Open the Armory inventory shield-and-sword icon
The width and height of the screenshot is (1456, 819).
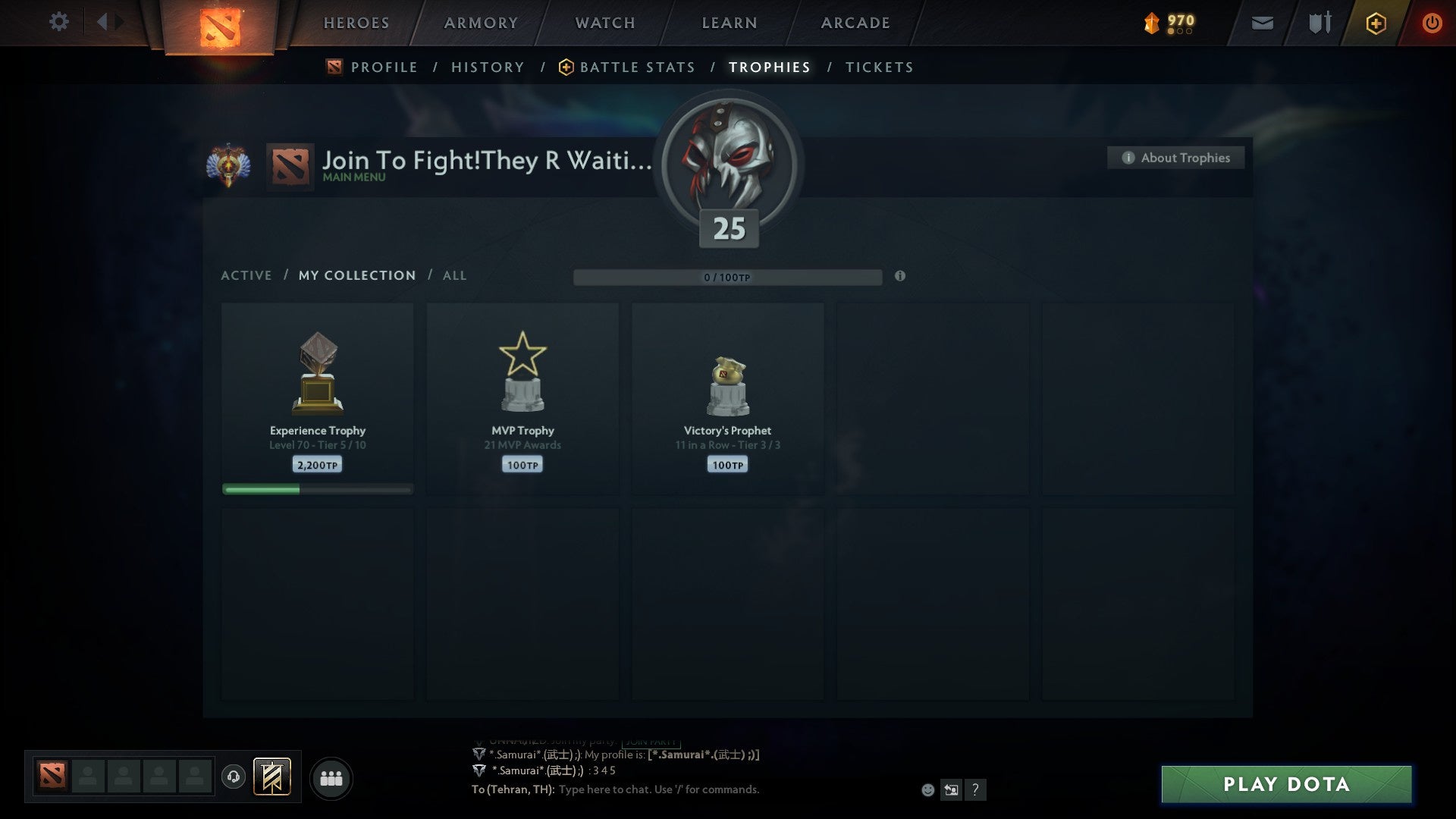click(x=1319, y=23)
